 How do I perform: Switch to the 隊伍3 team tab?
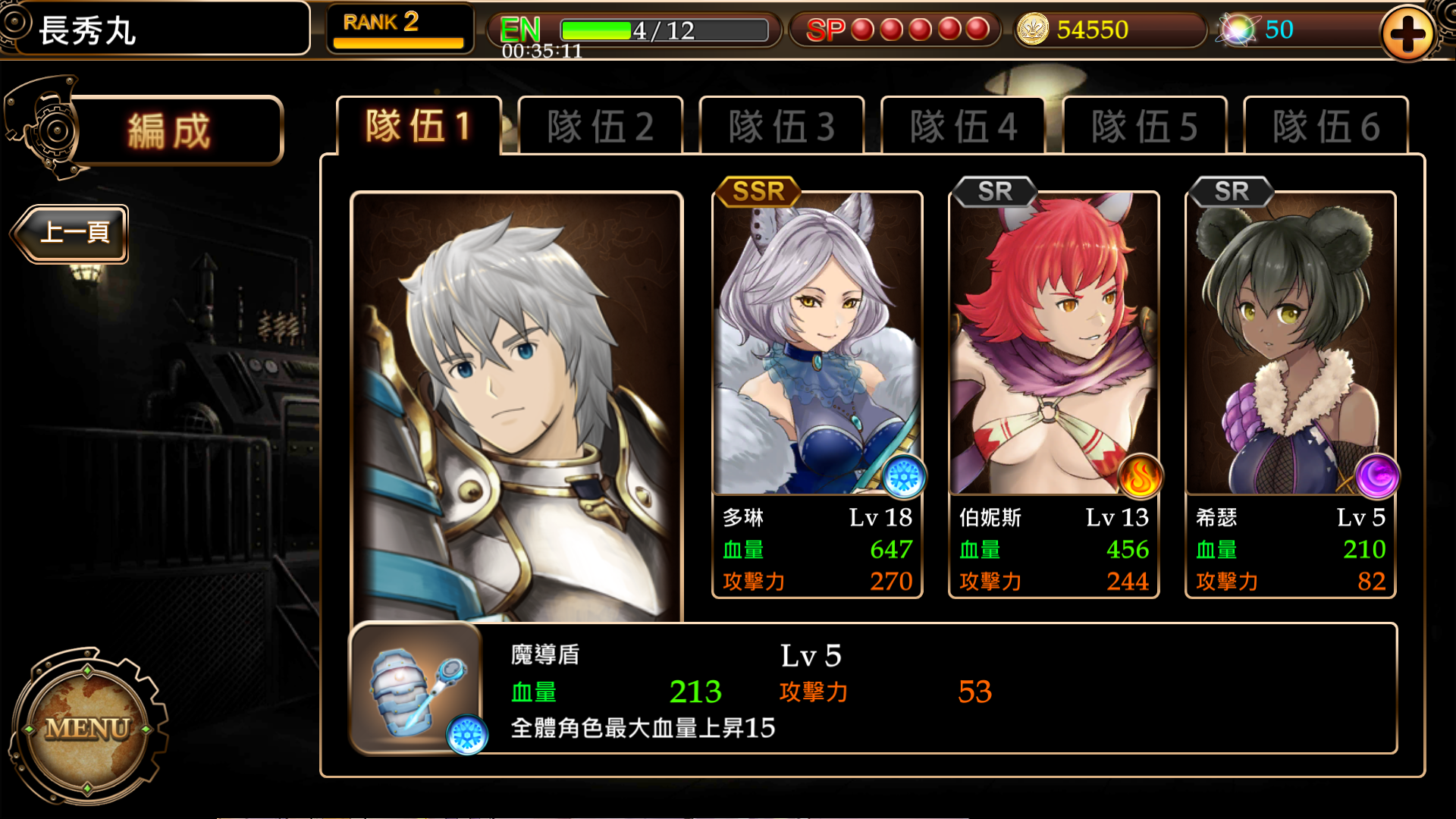click(x=783, y=125)
